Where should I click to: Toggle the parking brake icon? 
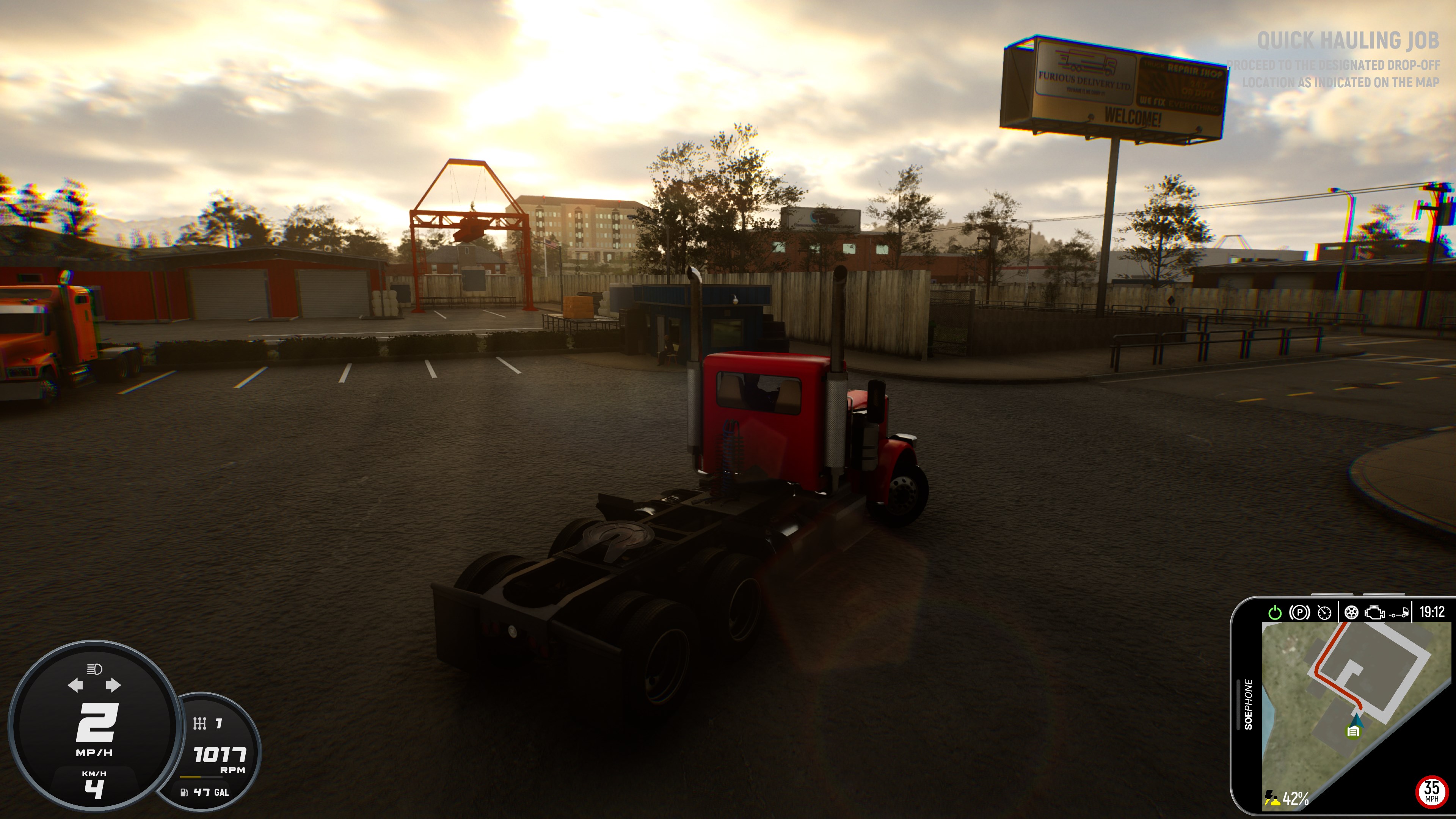[x=1299, y=613]
